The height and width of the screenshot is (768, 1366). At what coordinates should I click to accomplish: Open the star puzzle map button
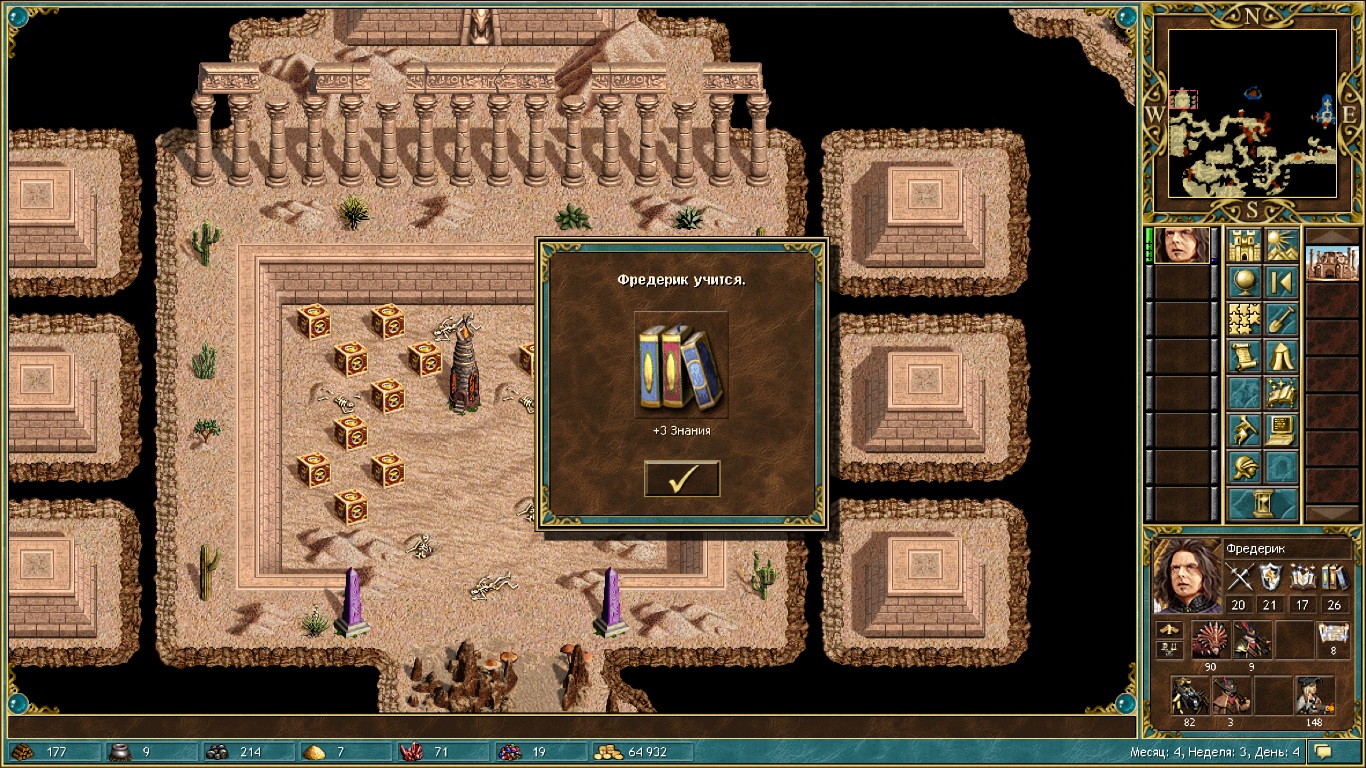[1245, 320]
